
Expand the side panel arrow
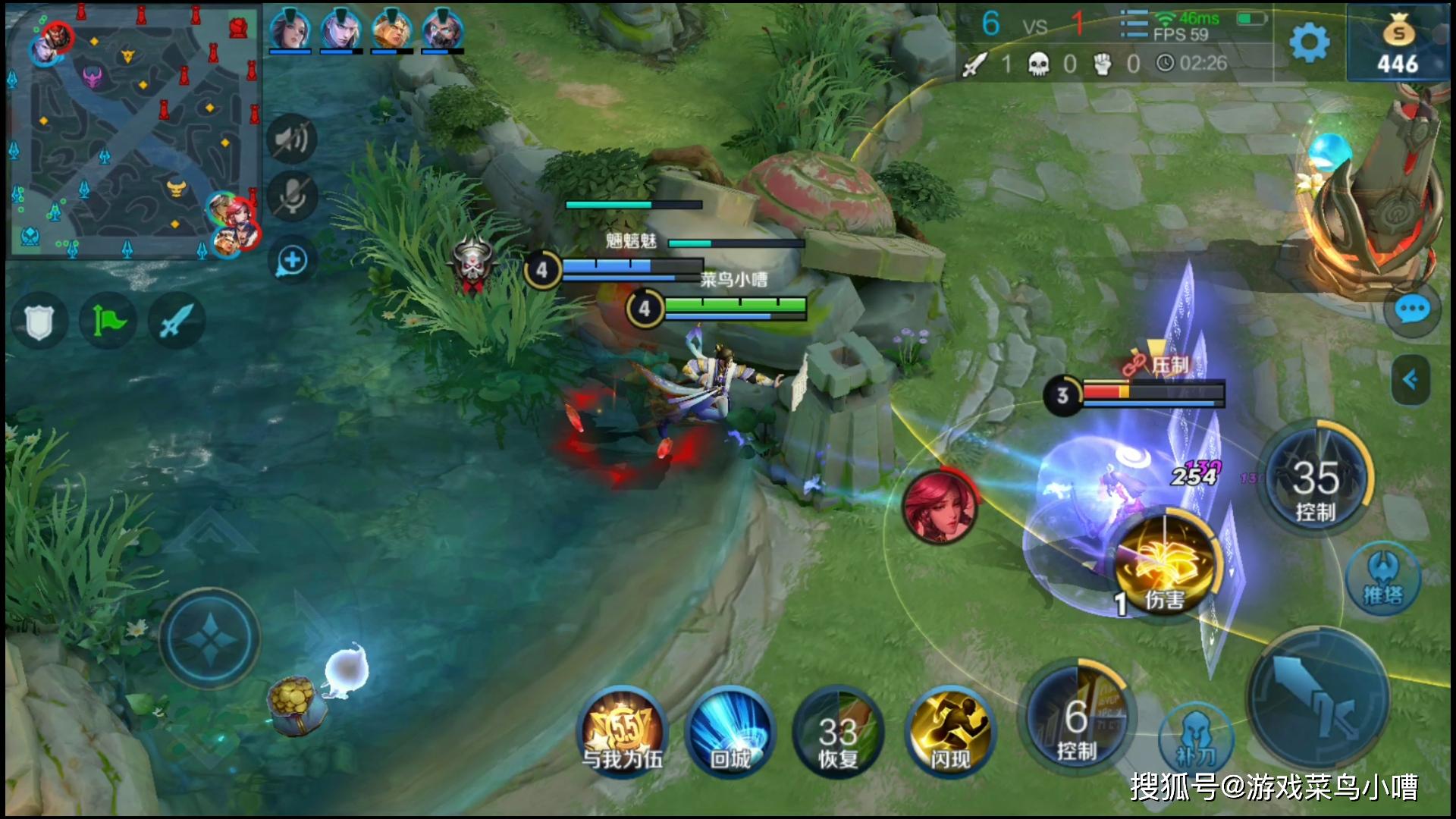[1410, 379]
